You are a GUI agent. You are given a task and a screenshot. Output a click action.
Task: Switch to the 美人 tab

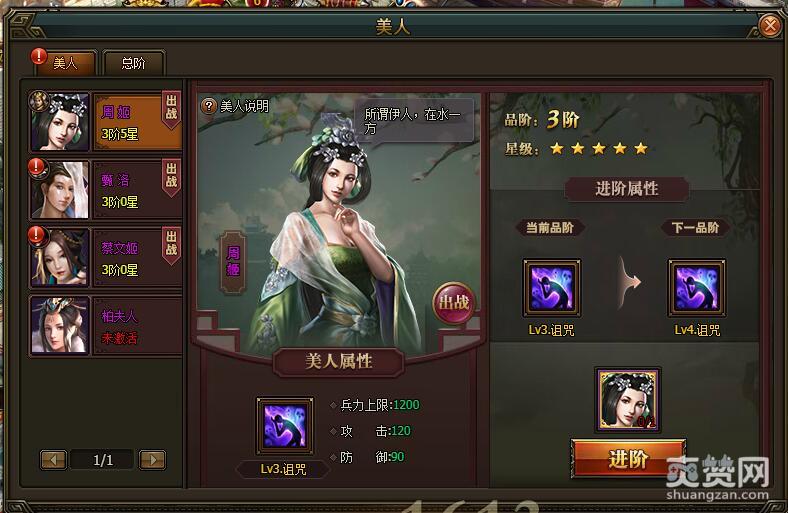(x=65, y=63)
